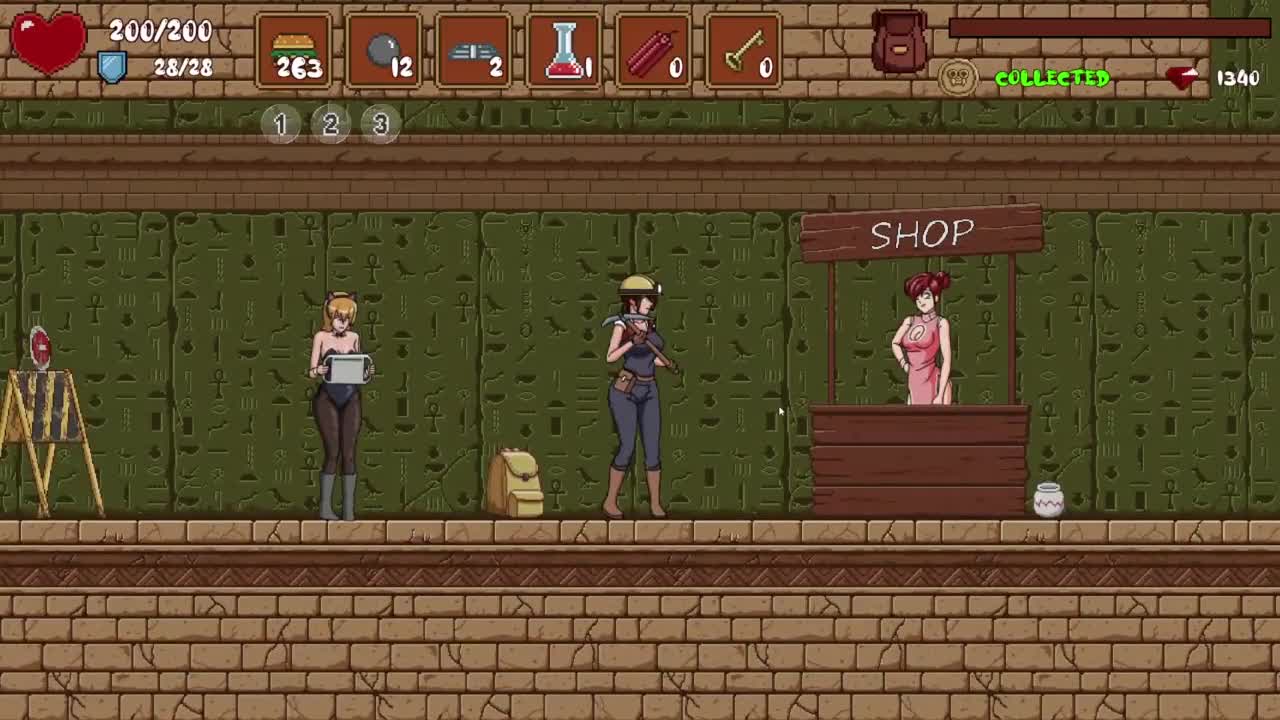1280x720 pixels.
Task: Use the red potion flask slot
Action: tap(564, 52)
